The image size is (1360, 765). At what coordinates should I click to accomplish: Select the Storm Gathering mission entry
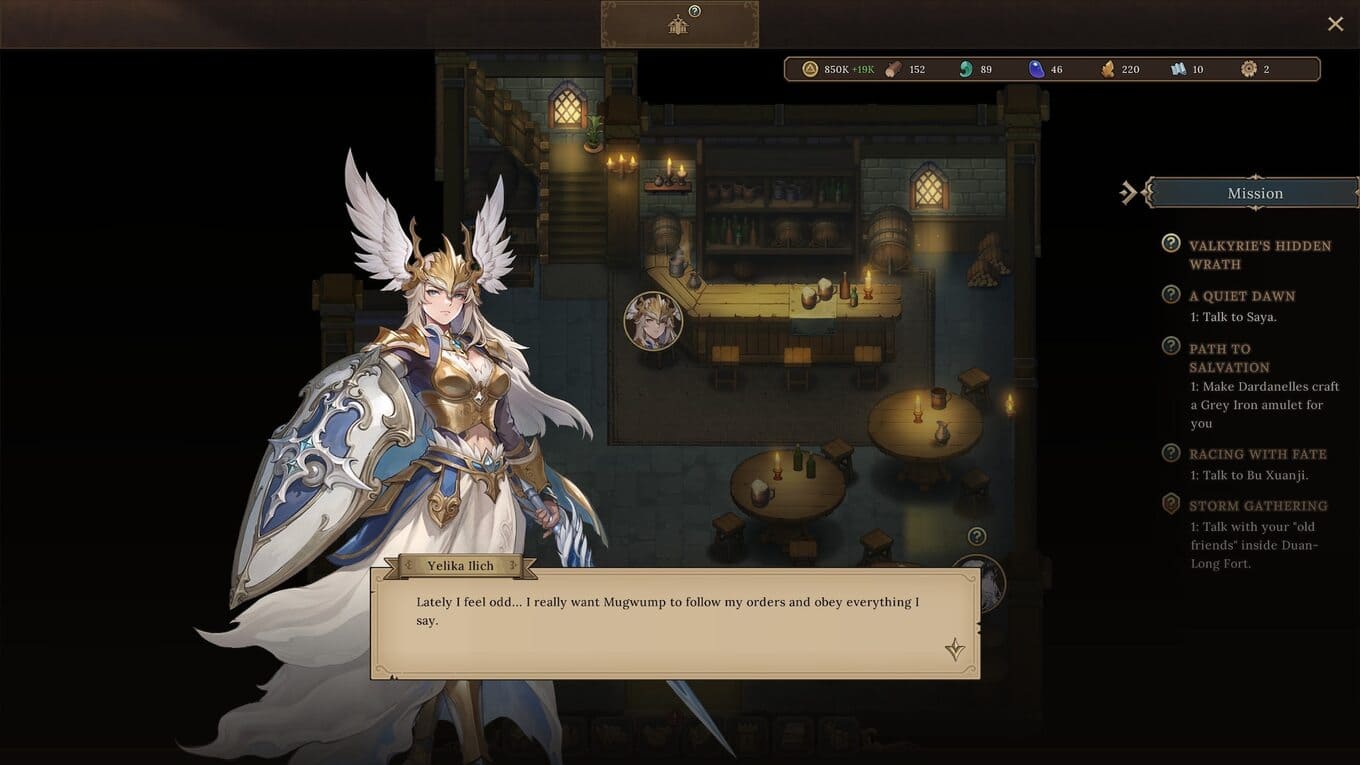[x=1257, y=506]
